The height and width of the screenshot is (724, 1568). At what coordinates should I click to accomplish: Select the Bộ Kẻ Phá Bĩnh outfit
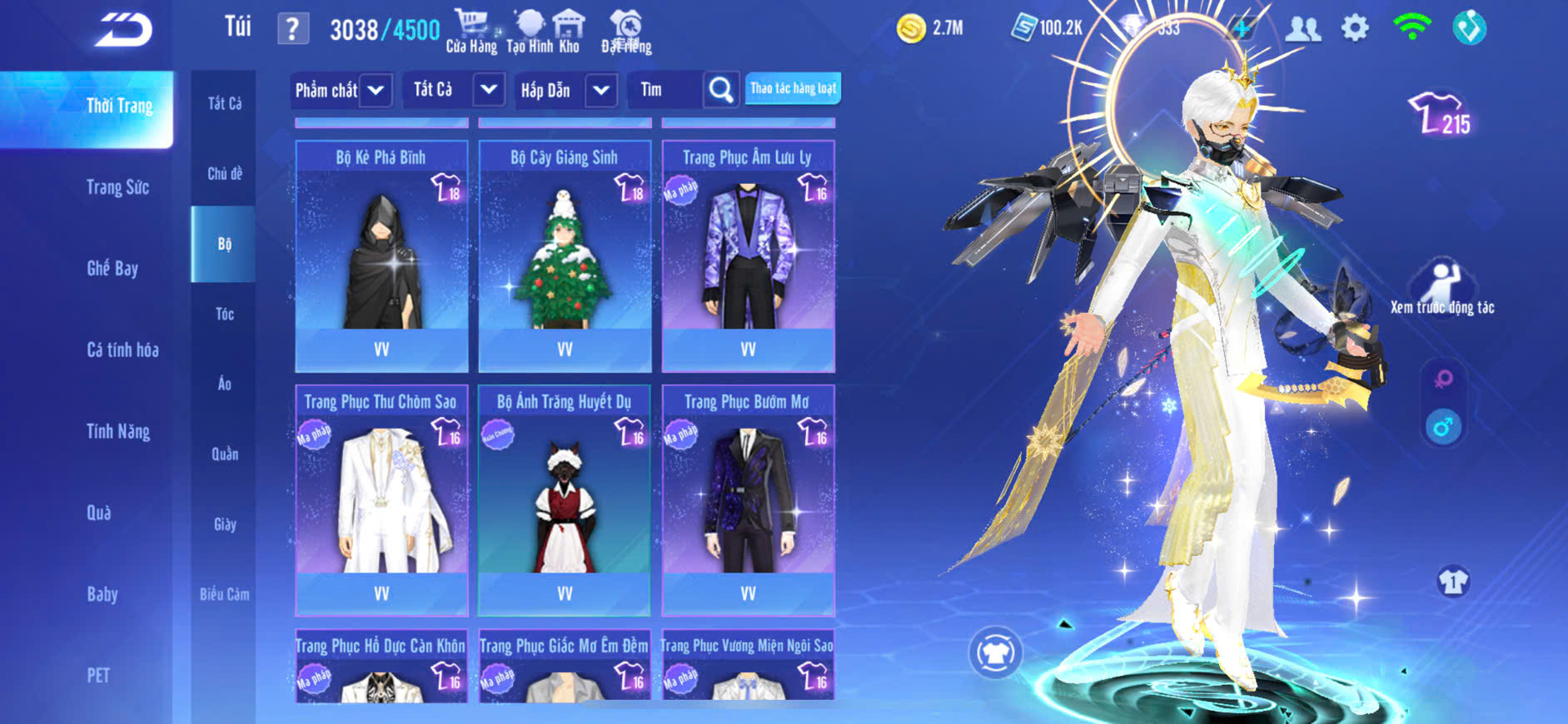click(381, 255)
